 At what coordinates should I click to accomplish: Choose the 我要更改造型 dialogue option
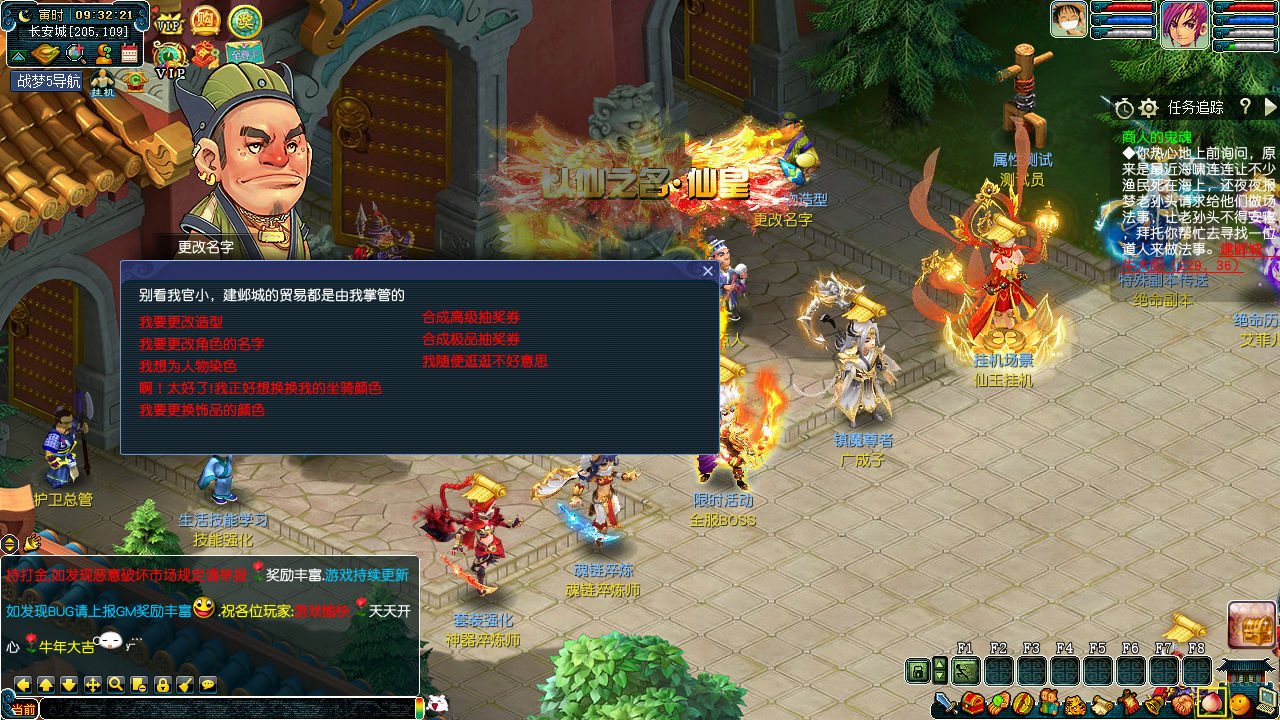[x=181, y=322]
